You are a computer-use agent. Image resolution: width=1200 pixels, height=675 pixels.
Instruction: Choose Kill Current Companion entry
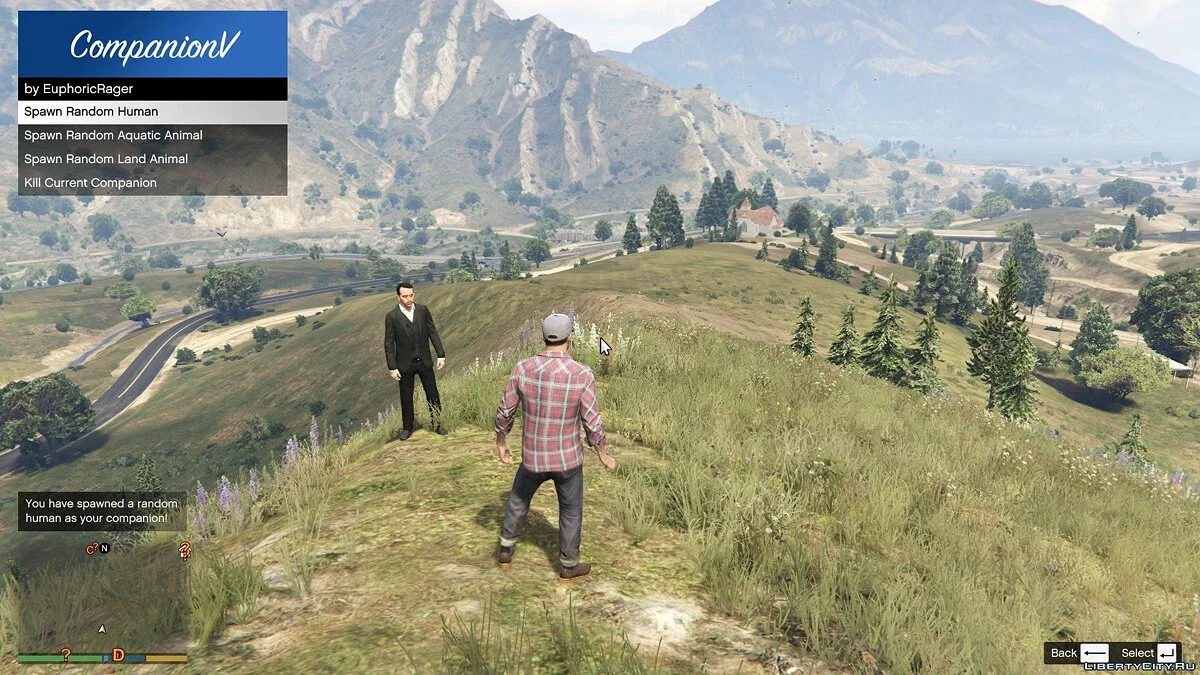[x=152, y=183]
